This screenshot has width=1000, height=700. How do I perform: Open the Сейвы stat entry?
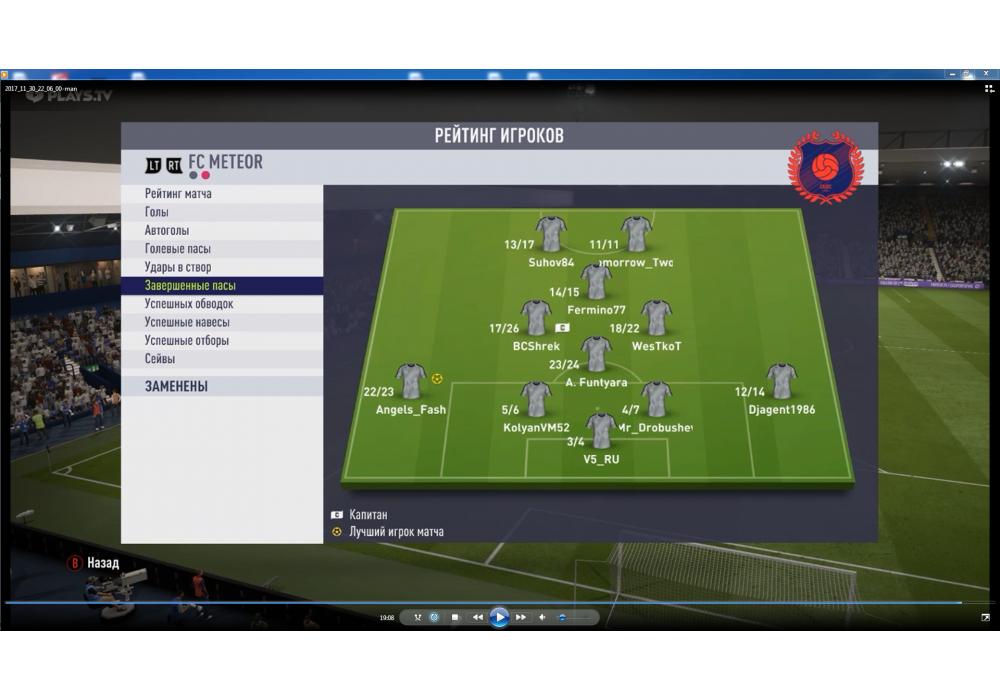[x=160, y=359]
